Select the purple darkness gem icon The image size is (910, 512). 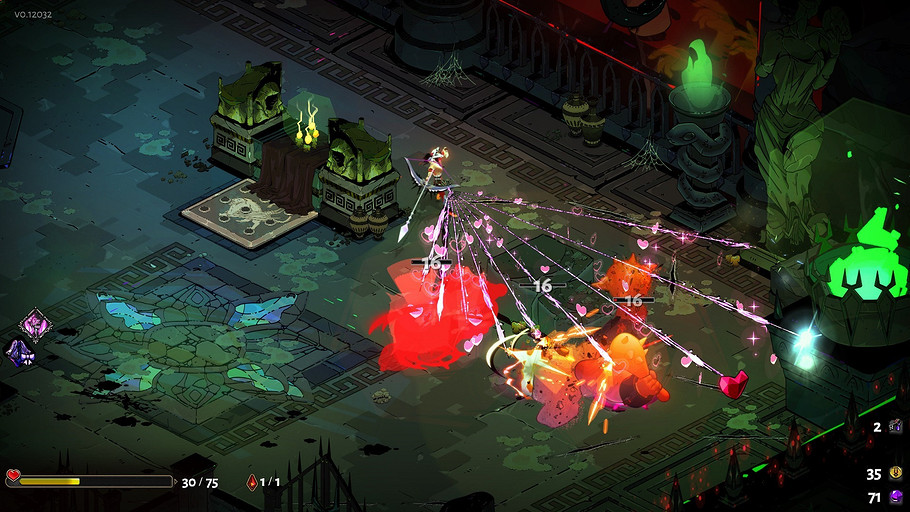tap(896, 497)
